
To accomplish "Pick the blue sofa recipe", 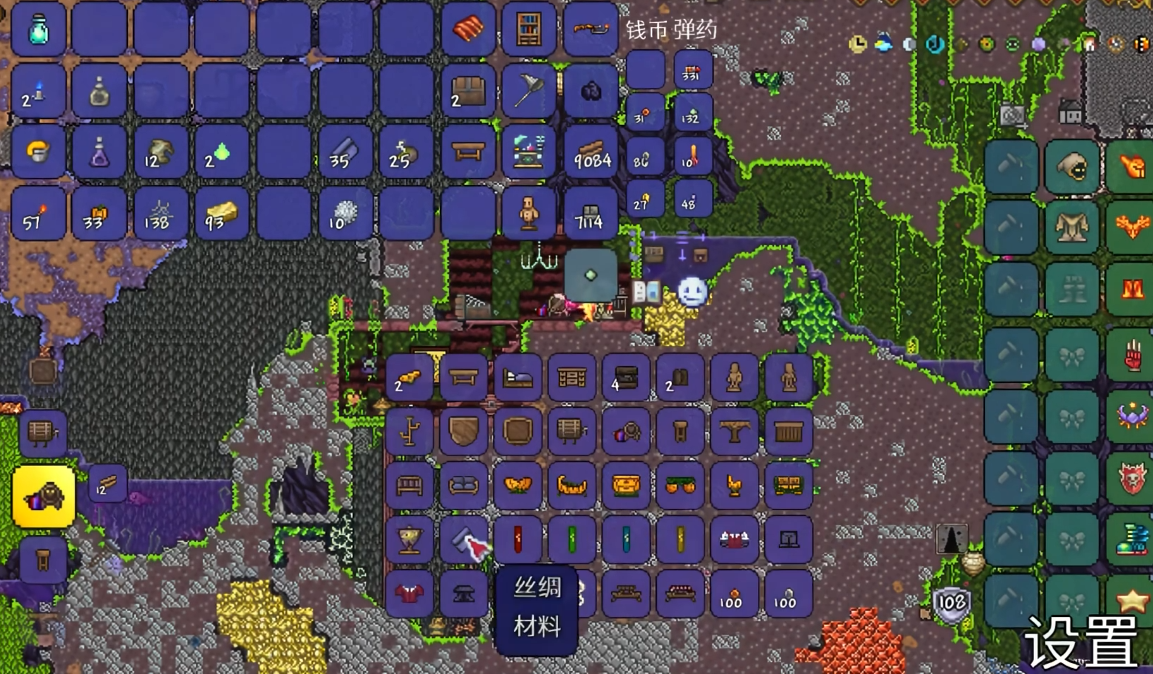I will tap(464, 486).
